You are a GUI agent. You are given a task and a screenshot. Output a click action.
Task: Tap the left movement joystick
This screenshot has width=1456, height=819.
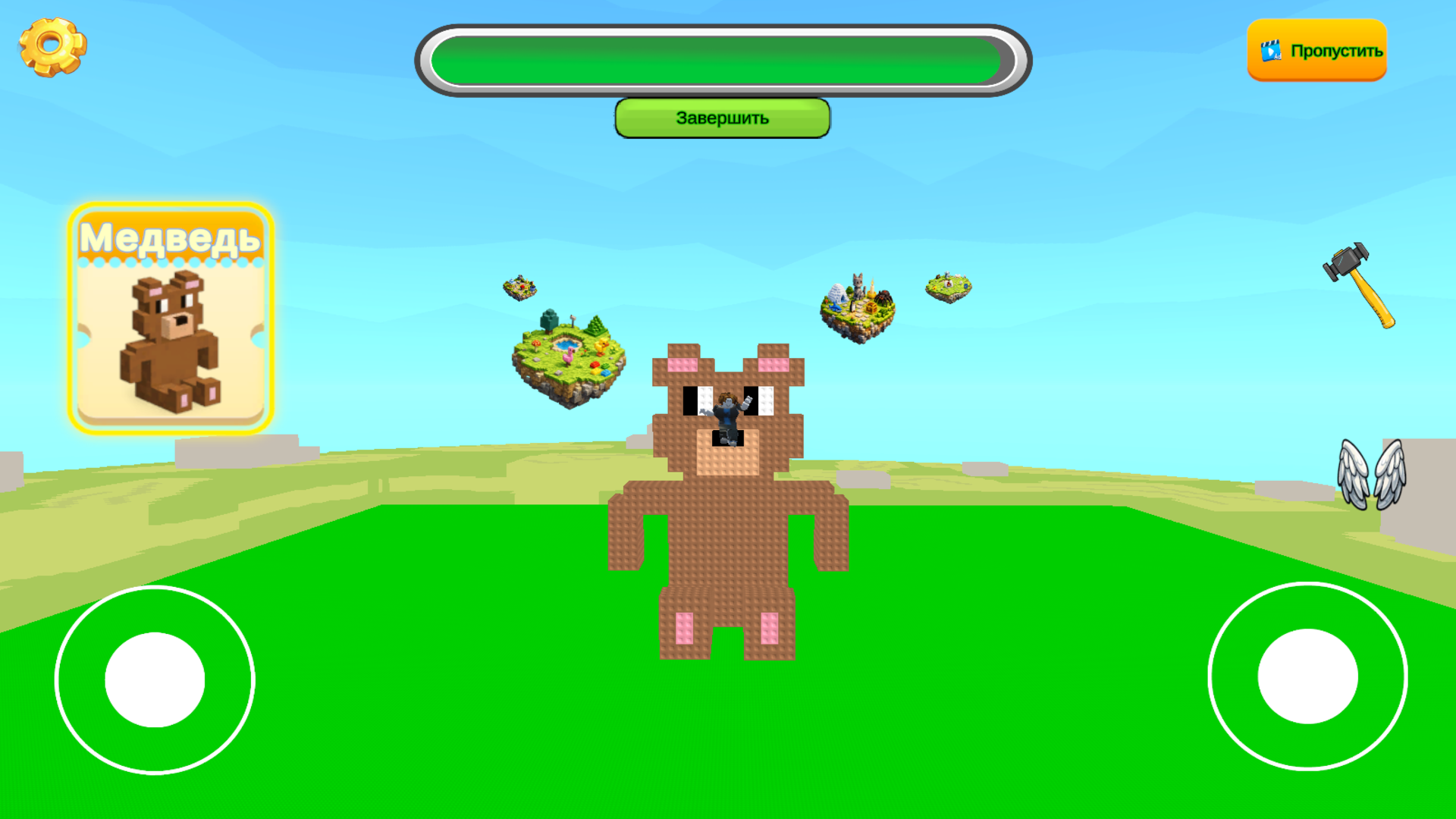click(155, 679)
